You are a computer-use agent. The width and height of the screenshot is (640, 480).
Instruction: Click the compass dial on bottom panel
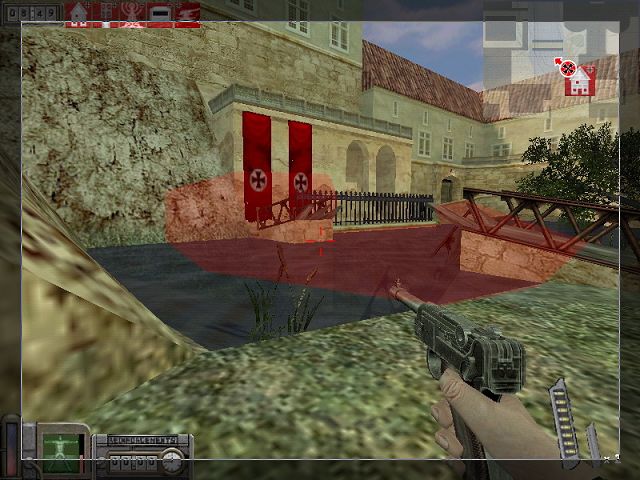point(173,459)
